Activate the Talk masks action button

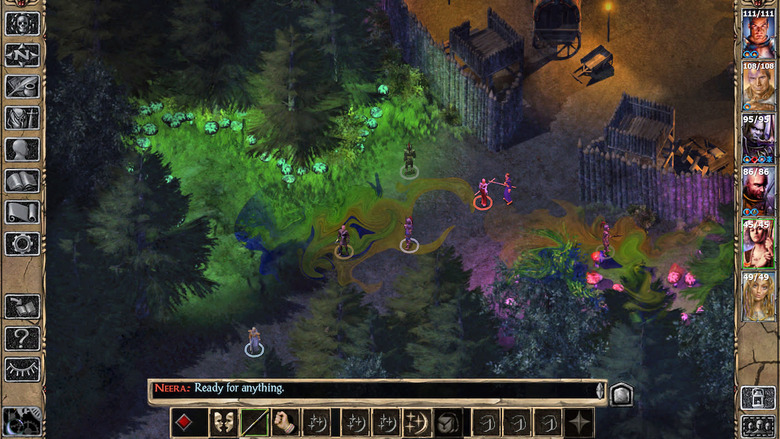point(221,422)
